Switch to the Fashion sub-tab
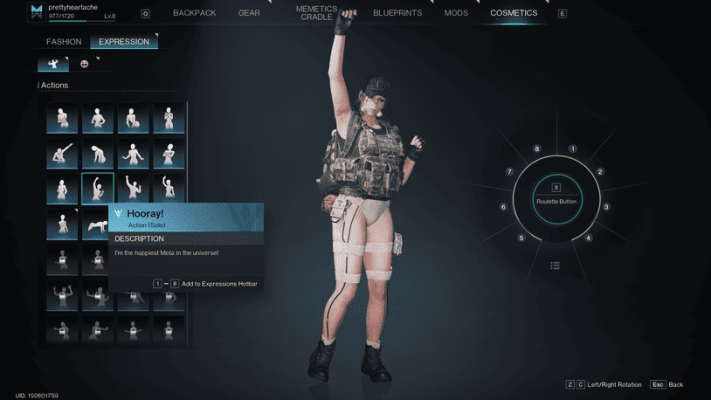The height and width of the screenshot is (400, 711). [x=63, y=42]
